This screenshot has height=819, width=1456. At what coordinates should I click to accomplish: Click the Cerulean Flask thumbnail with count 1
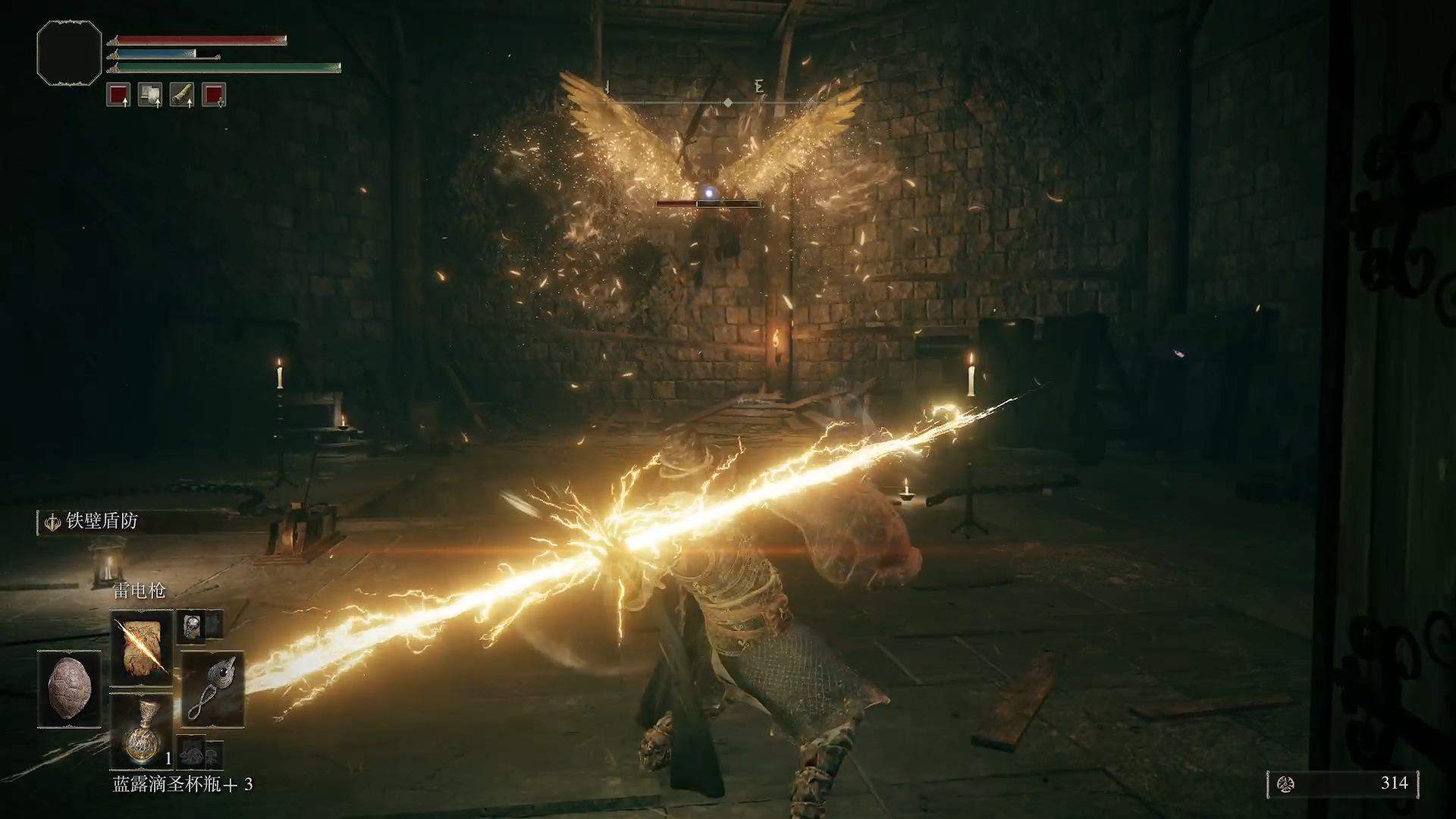pos(144,730)
